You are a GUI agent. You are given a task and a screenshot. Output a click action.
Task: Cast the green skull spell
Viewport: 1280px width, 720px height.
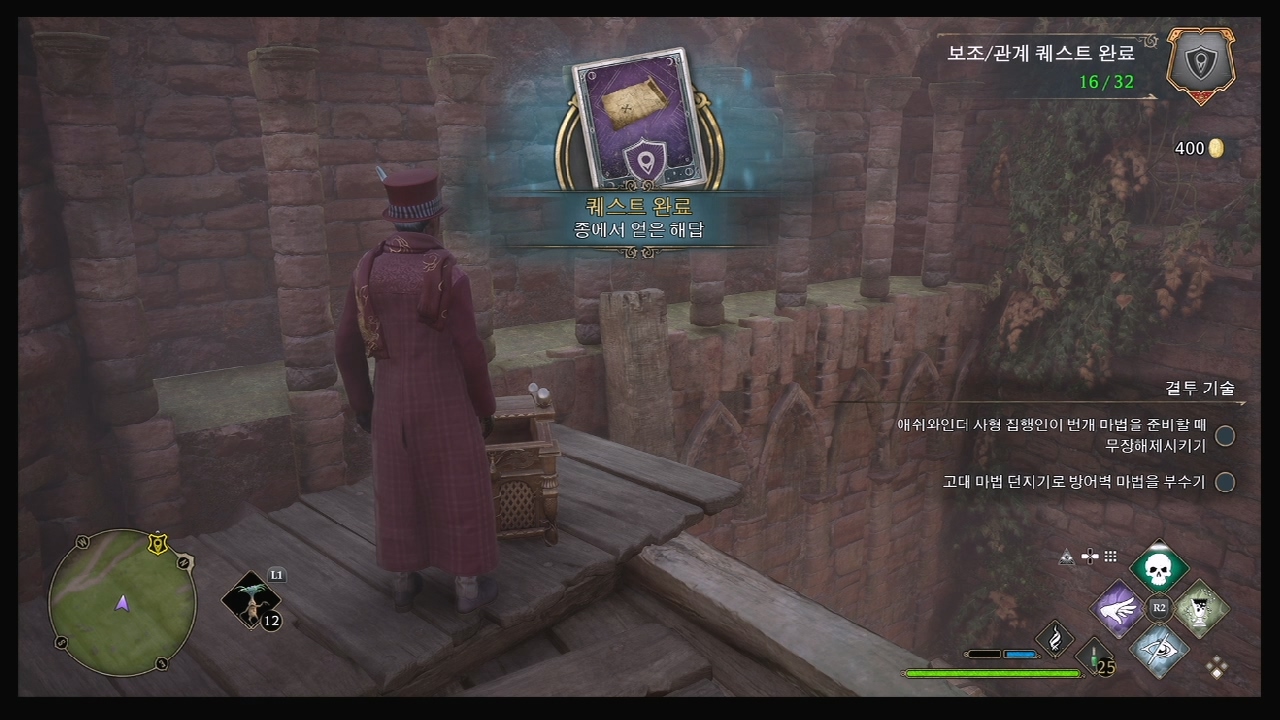1159,569
